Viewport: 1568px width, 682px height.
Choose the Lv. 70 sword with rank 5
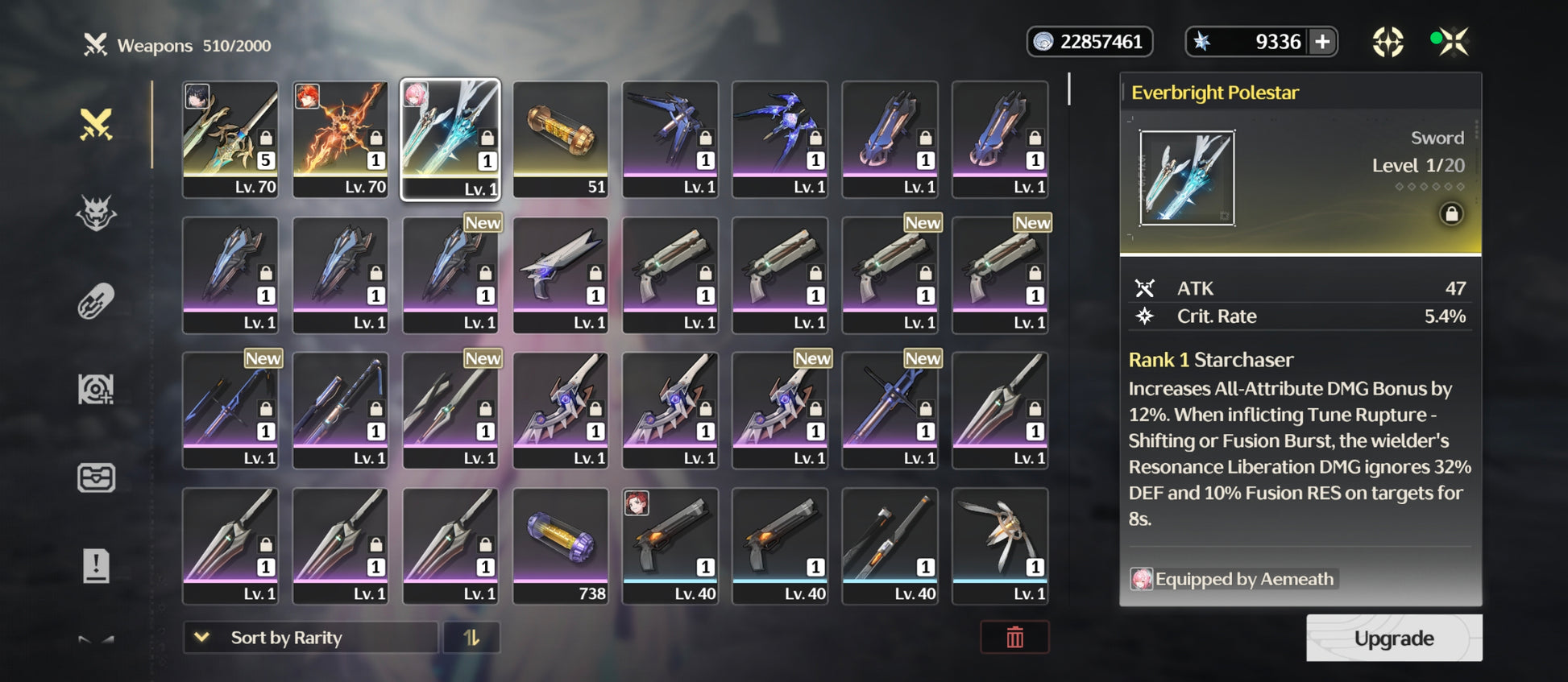[x=230, y=138]
